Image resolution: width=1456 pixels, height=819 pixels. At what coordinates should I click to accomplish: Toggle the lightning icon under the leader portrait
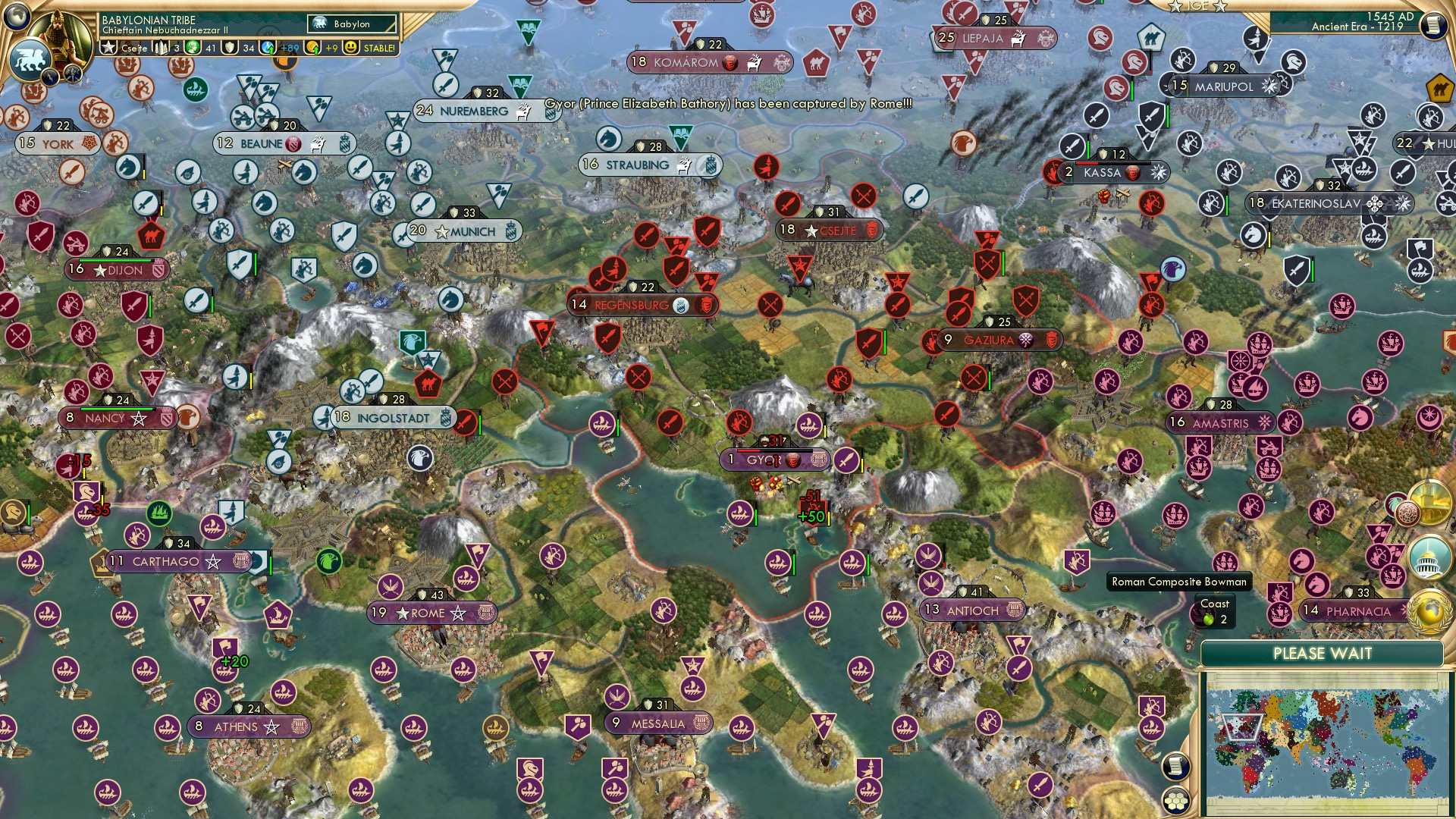[x=49, y=76]
